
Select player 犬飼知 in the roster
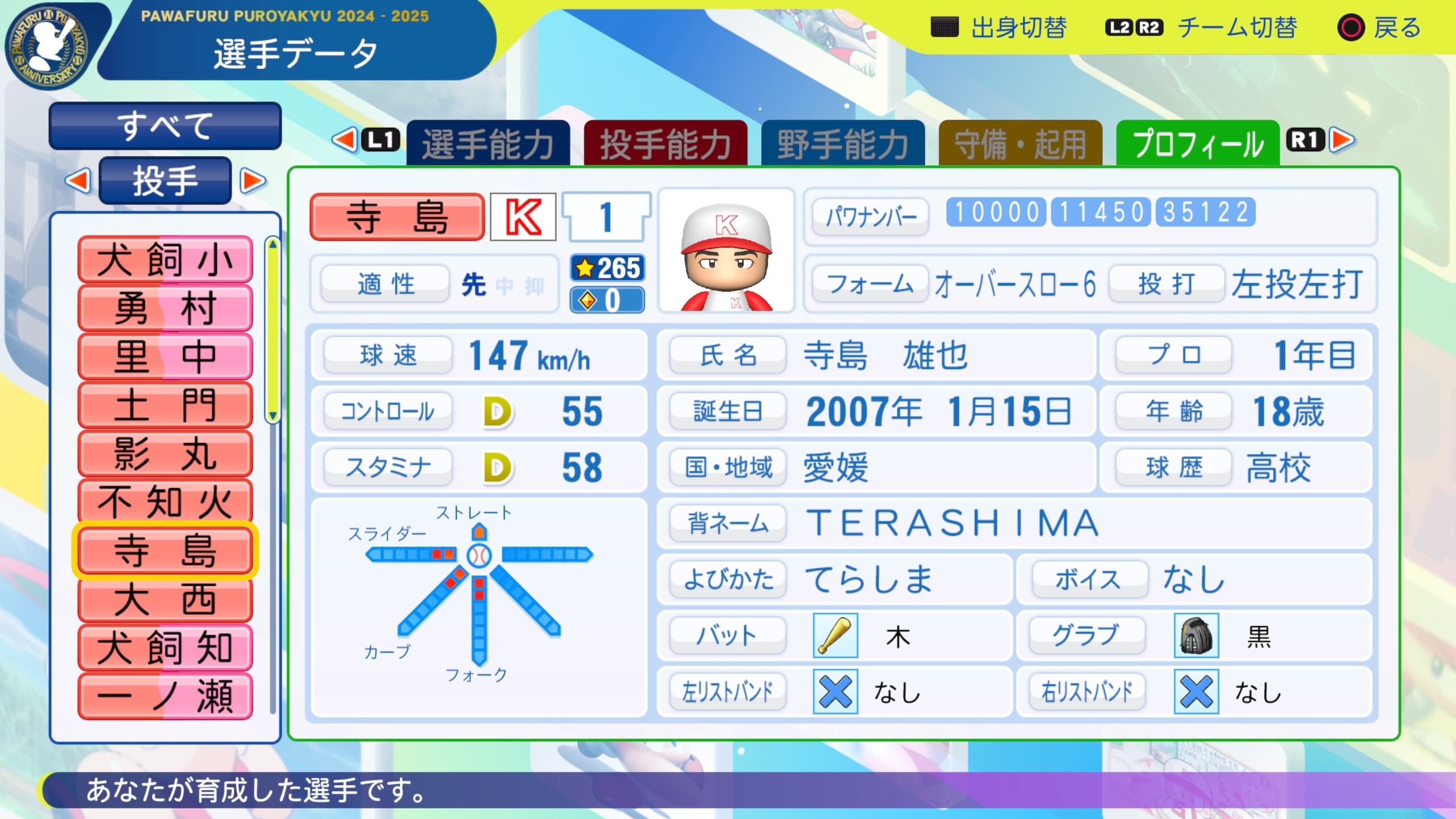(x=165, y=647)
